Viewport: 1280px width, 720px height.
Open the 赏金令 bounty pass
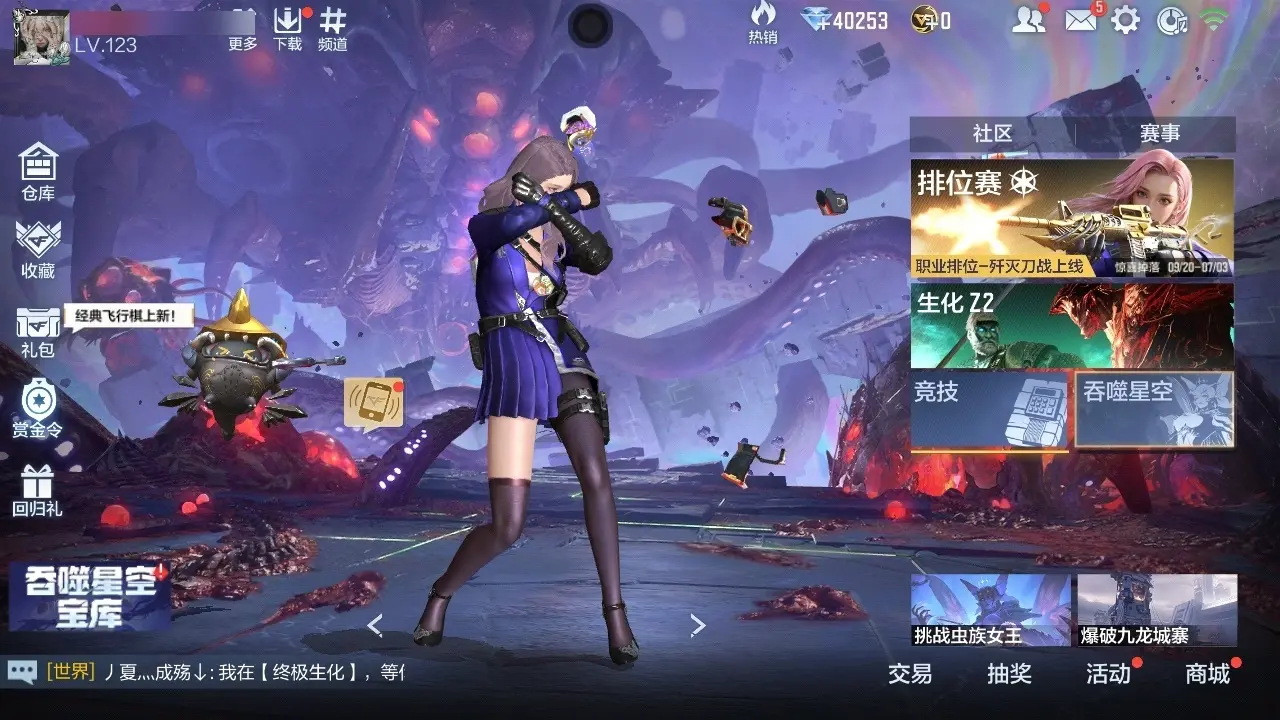[x=38, y=408]
